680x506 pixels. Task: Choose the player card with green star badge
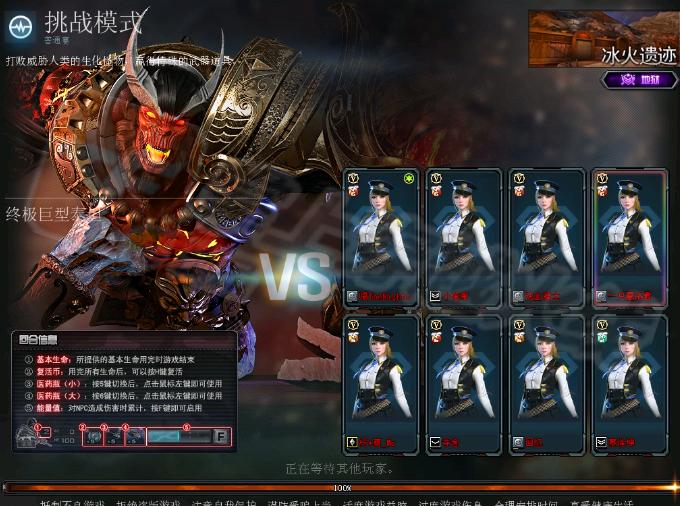(x=380, y=238)
